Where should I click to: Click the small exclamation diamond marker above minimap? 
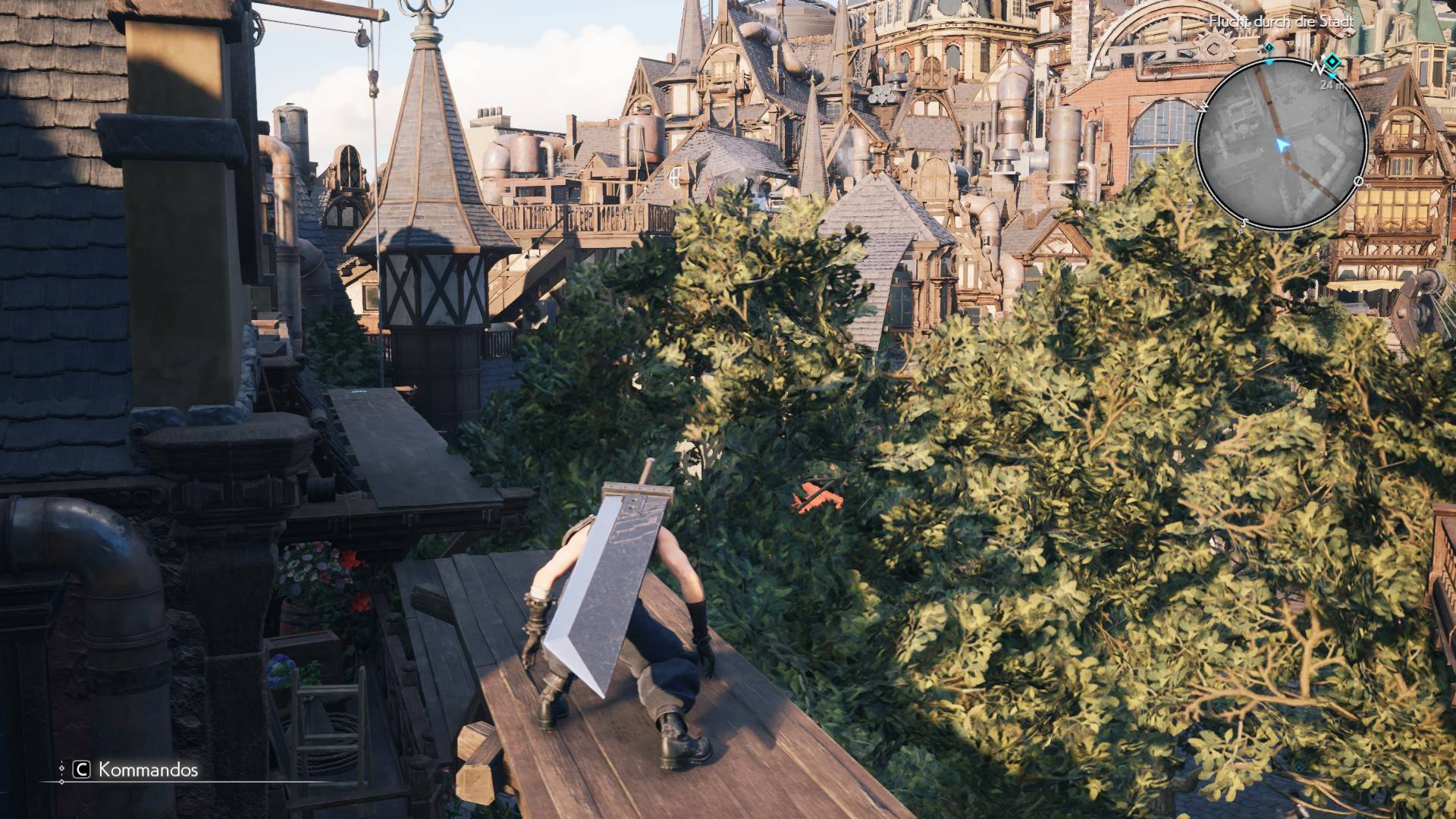1269,47
